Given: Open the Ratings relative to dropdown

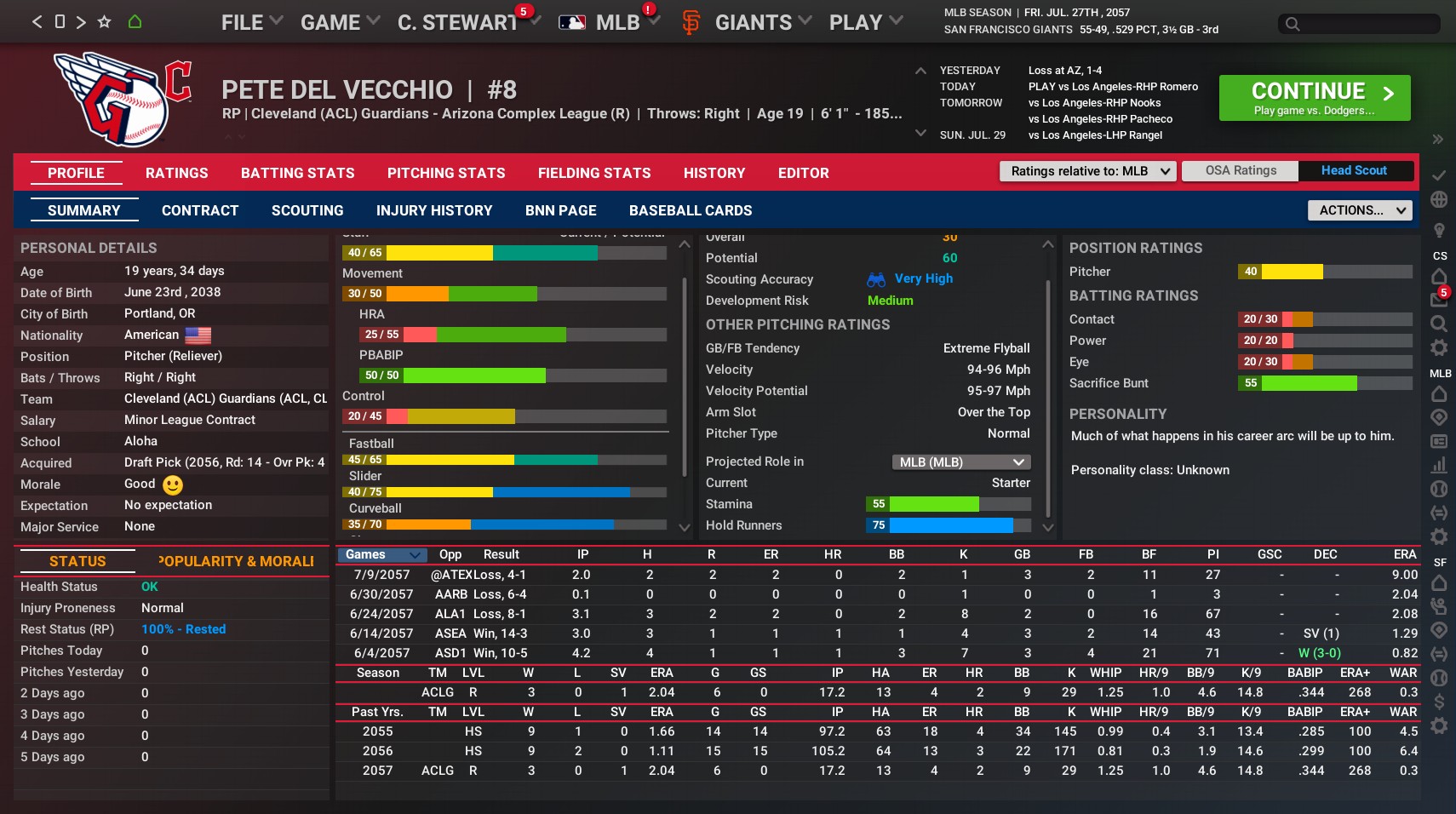Looking at the screenshot, I should click(x=1087, y=171).
